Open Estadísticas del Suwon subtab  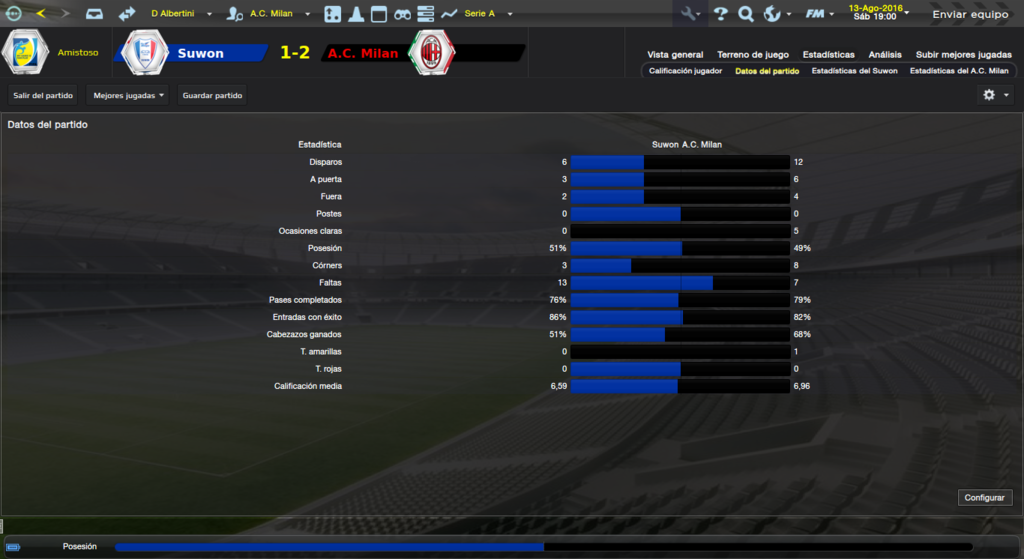(x=854, y=71)
